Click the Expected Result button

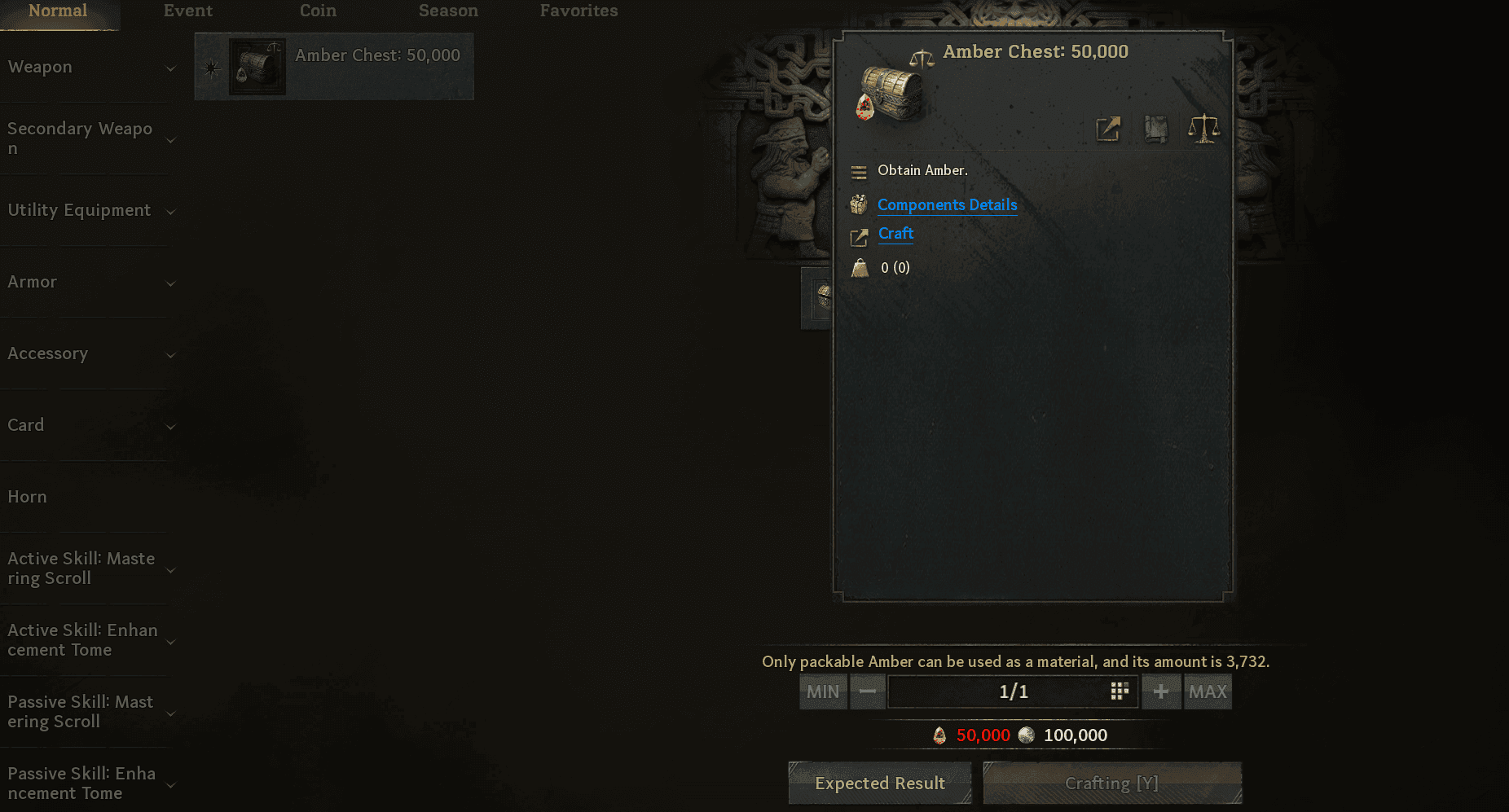tap(879, 783)
